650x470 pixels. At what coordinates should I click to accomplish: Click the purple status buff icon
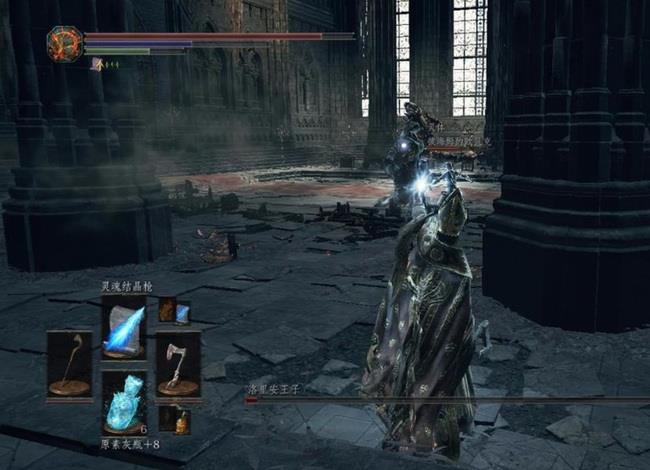97,64
